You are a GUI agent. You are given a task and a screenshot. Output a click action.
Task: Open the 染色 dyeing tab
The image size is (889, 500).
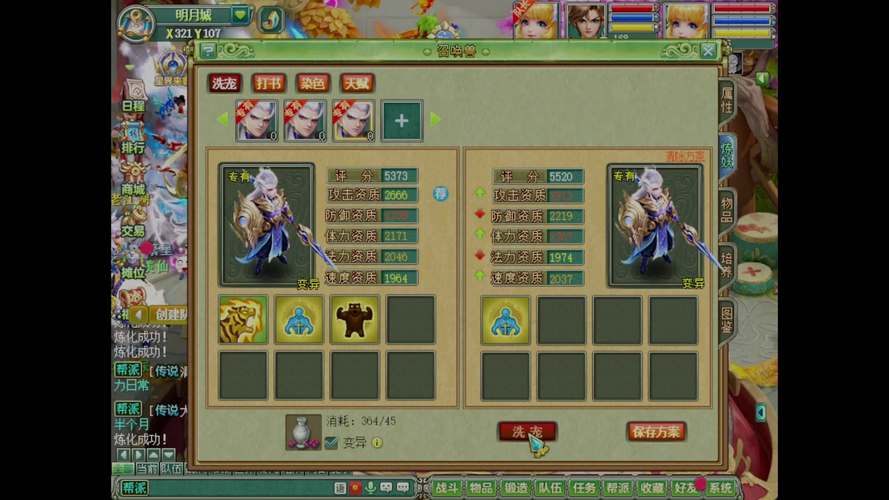313,83
